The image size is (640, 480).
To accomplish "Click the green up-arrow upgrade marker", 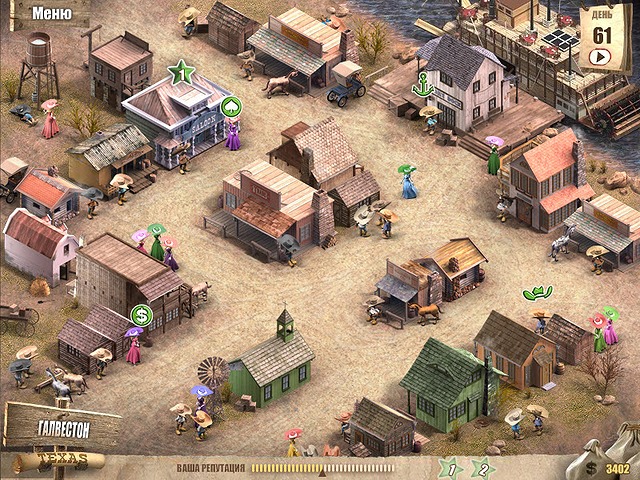I will click(230, 106).
